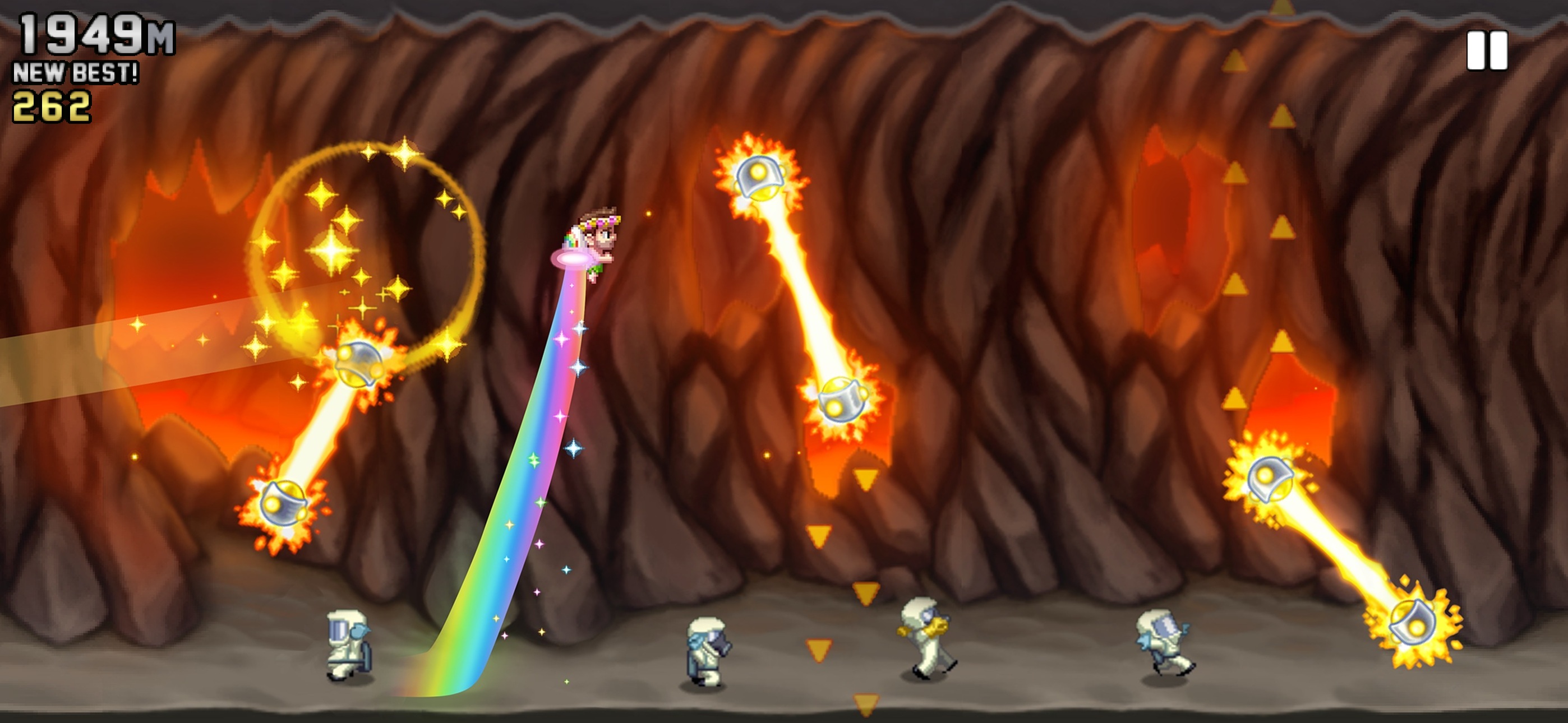Tap the NEW BEST! label
The height and width of the screenshot is (723, 1568).
pos(76,73)
